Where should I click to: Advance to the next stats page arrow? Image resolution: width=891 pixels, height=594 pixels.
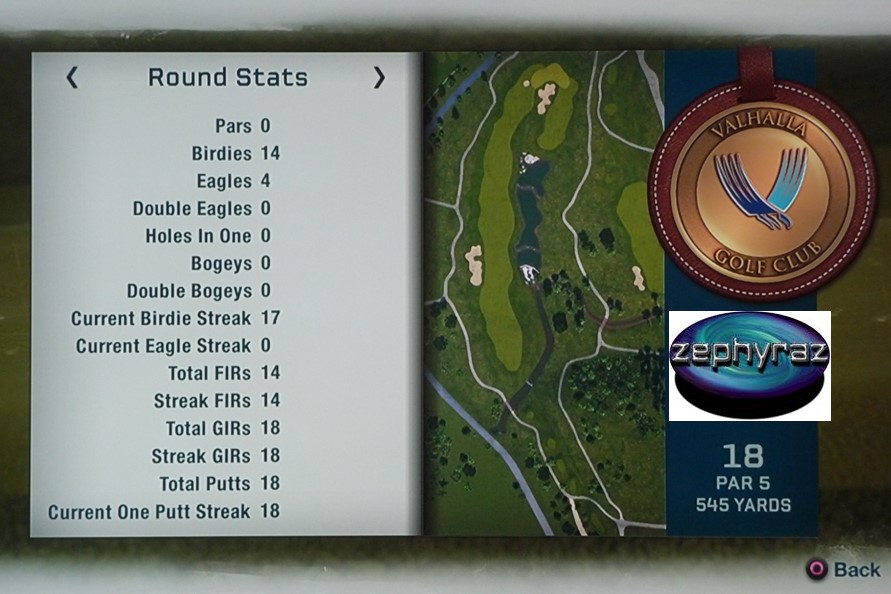pos(379,78)
